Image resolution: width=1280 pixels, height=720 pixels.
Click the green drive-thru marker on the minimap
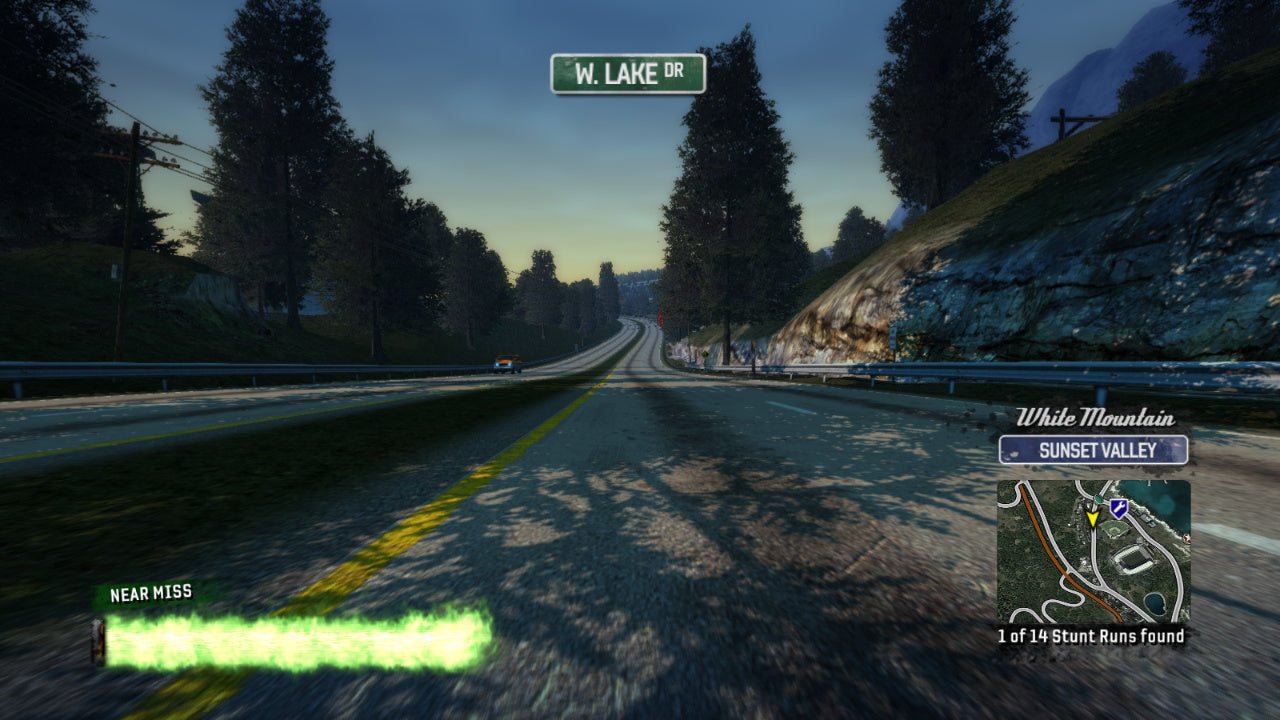[1098, 499]
